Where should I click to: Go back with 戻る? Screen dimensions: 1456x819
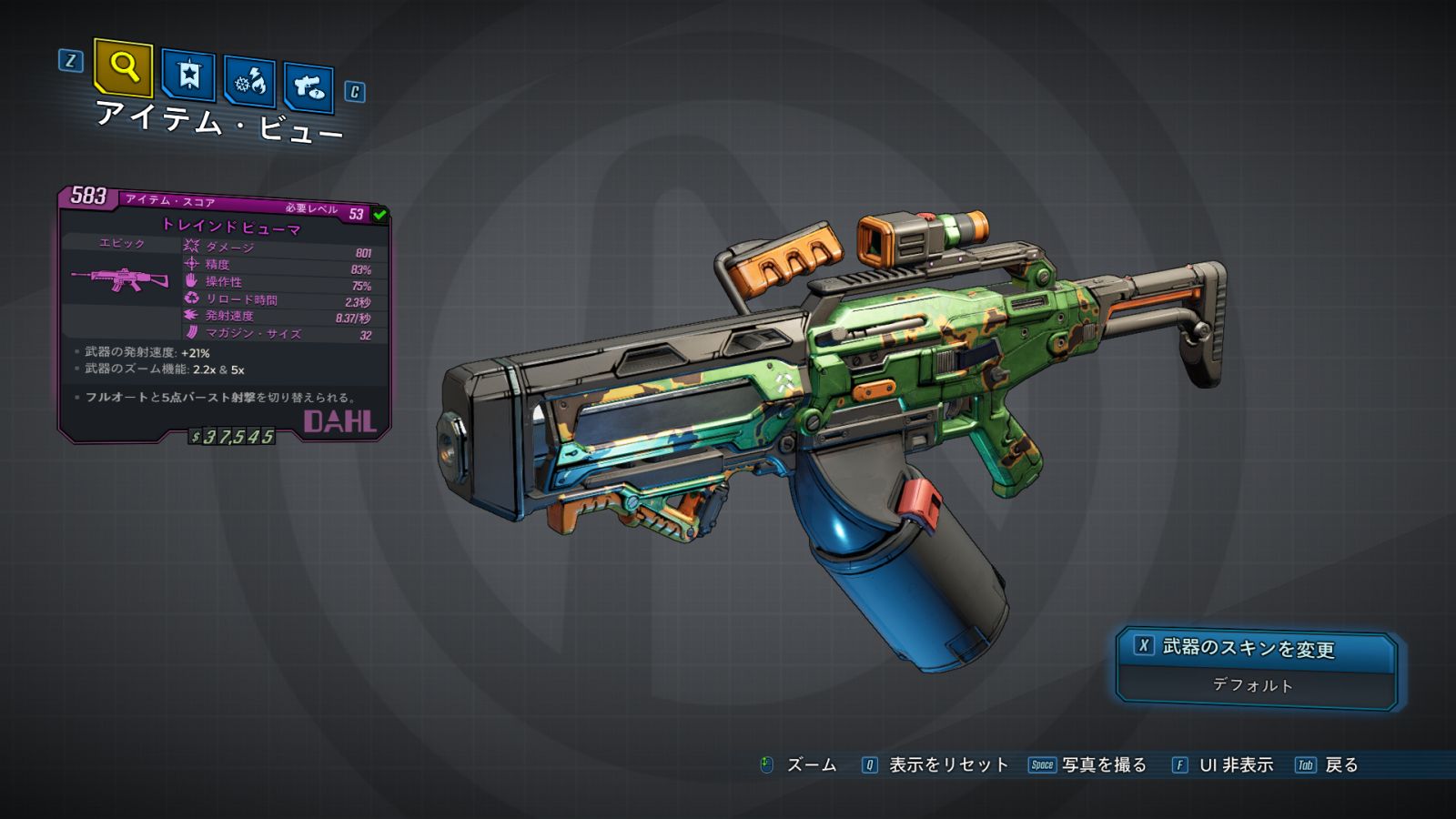click(x=1340, y=765)
